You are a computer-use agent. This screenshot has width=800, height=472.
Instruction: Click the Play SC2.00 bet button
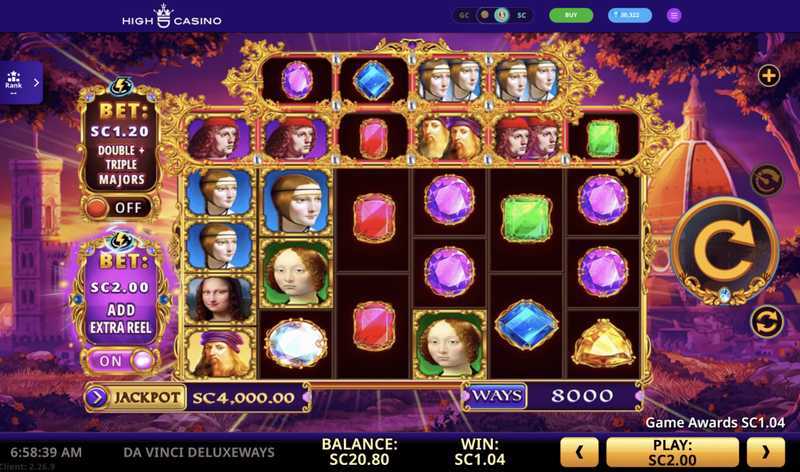(672, 452)
